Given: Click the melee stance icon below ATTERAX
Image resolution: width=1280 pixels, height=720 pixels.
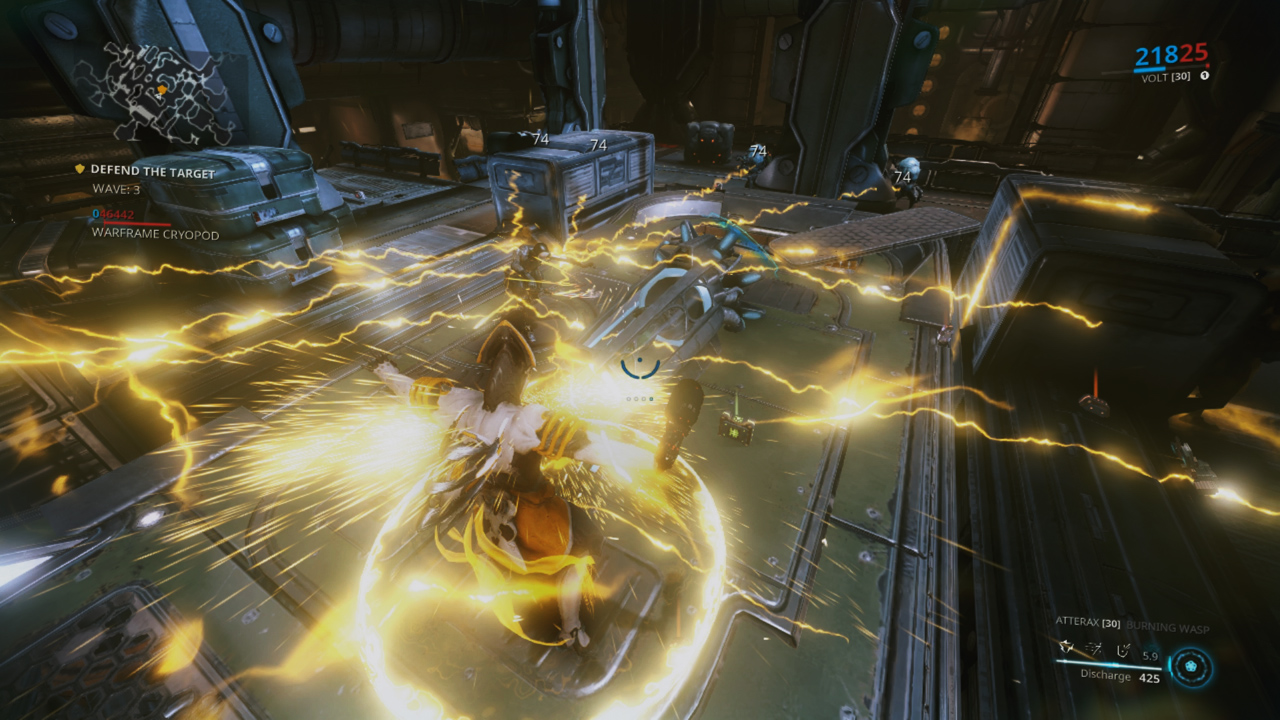Looking at the screenshot, I should click(1066, 648).
